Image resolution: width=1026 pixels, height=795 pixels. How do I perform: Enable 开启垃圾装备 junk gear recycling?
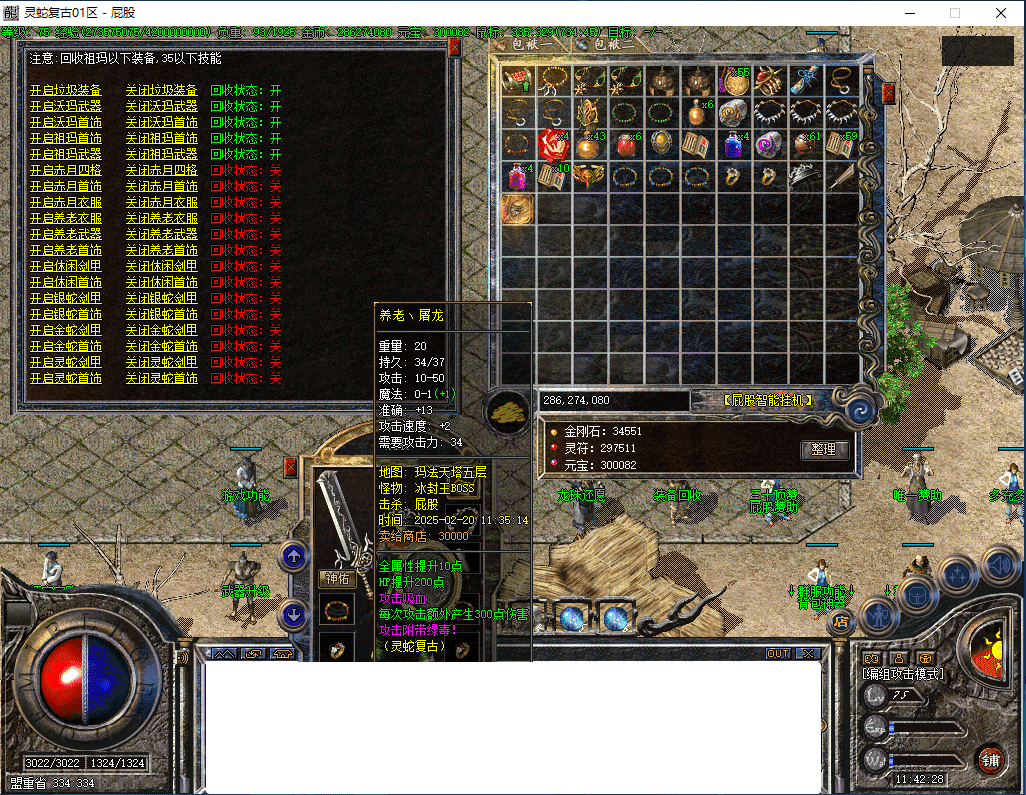click(x=65, y=91)
